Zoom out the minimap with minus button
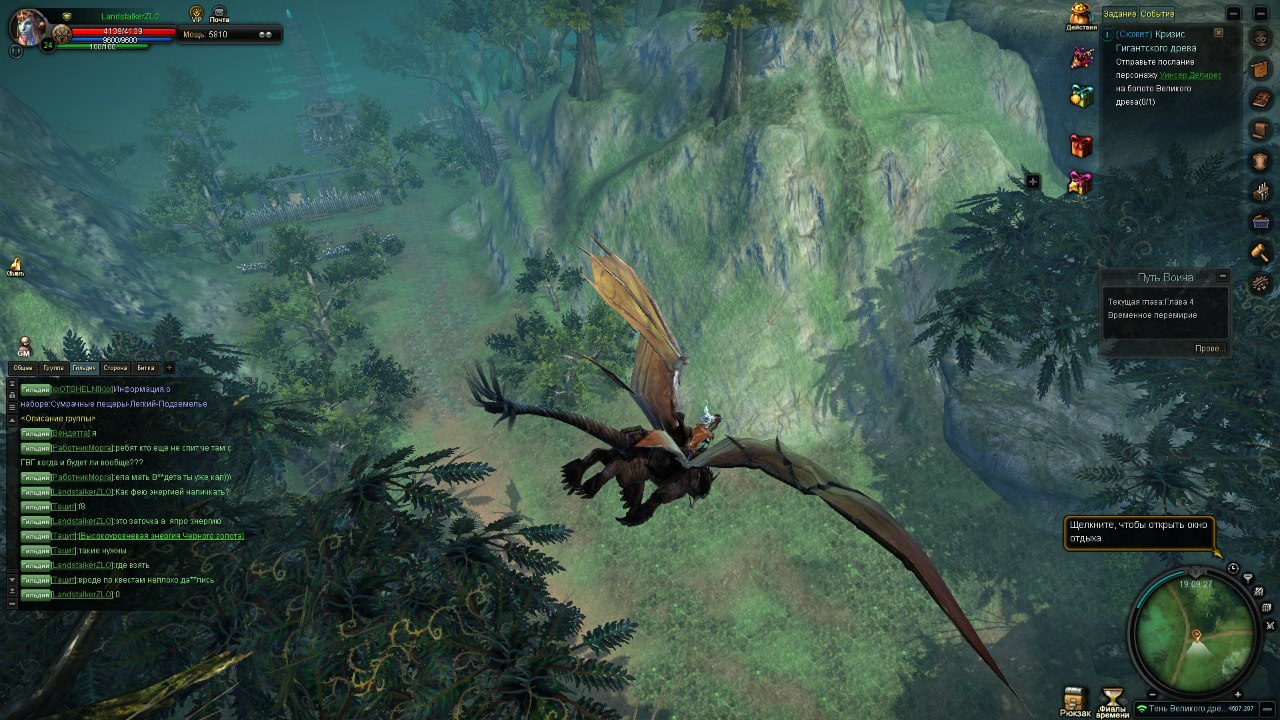1280x720 pixels. (x=1153, y=694)
